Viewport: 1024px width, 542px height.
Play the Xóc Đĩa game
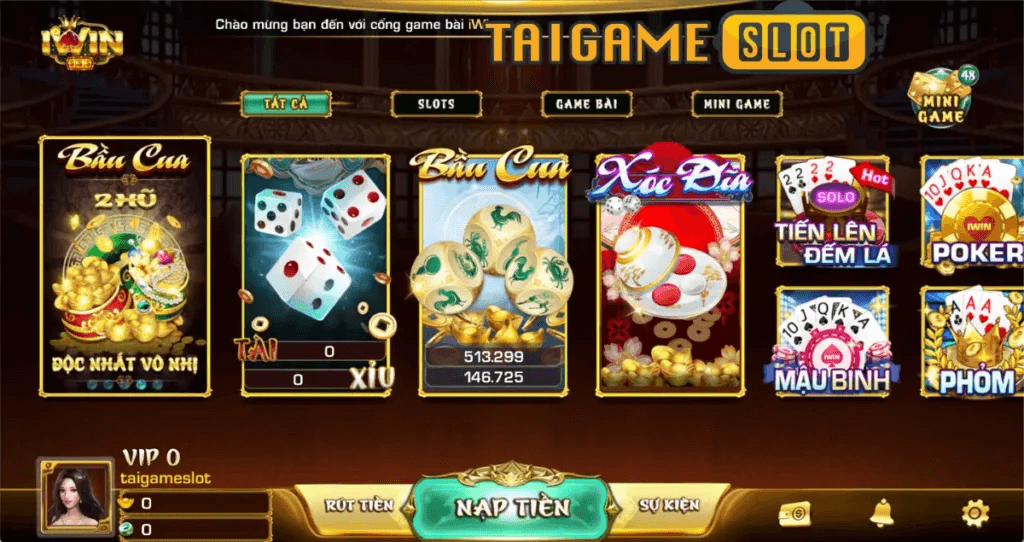coord(672,272)
